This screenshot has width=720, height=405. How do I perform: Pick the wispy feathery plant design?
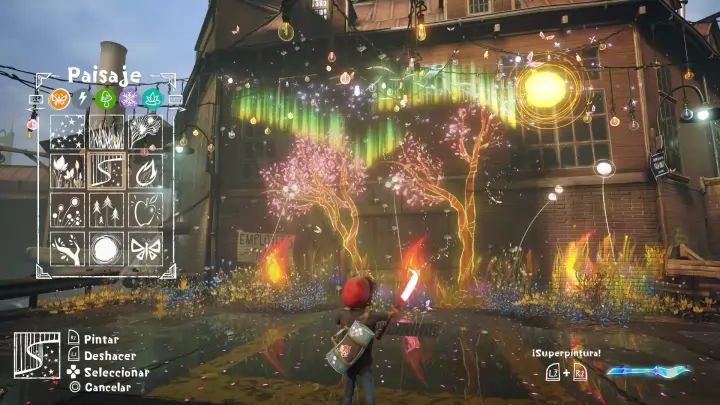click(145, 131)
